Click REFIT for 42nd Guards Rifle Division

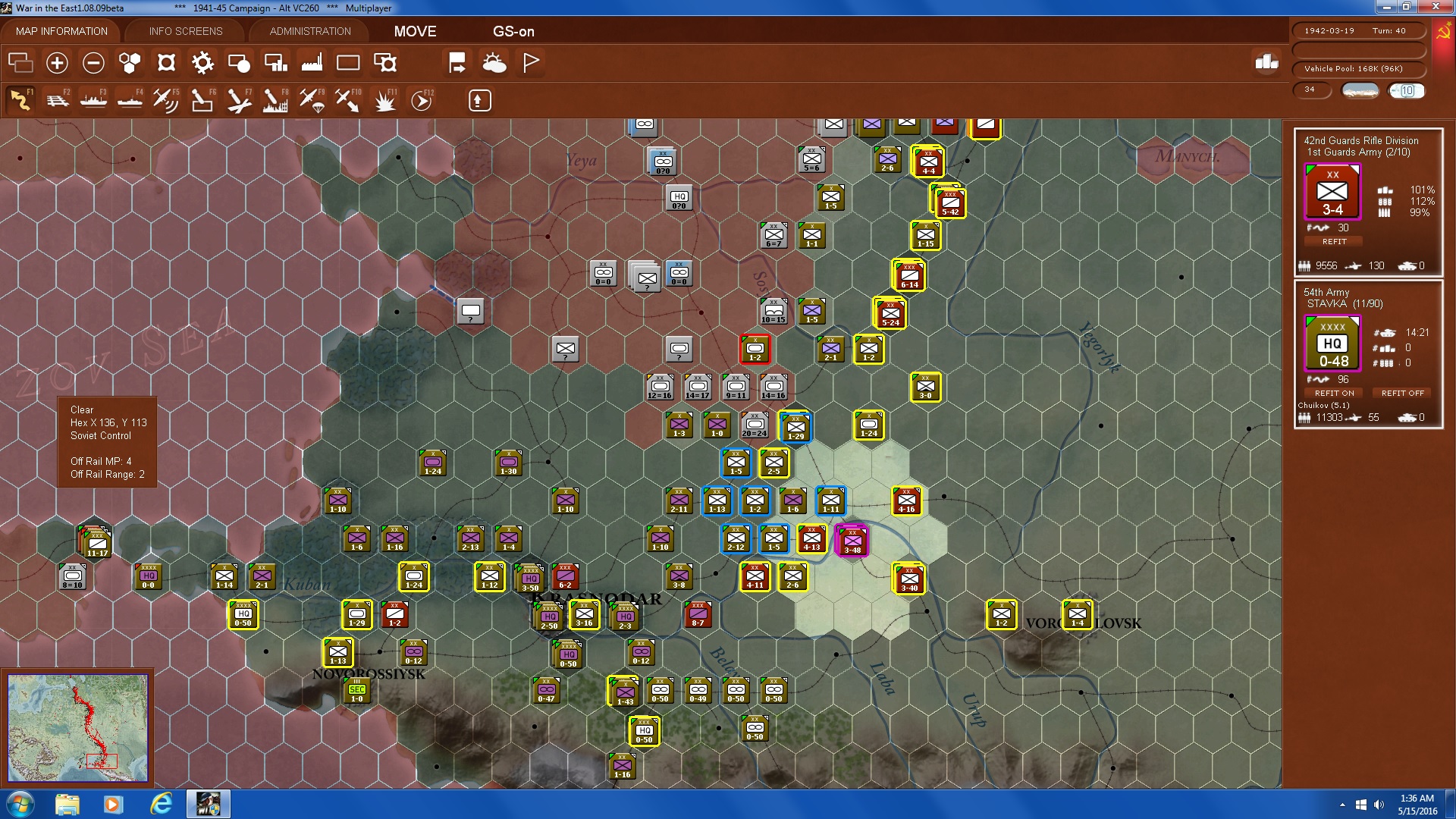tap(1334, 241)
